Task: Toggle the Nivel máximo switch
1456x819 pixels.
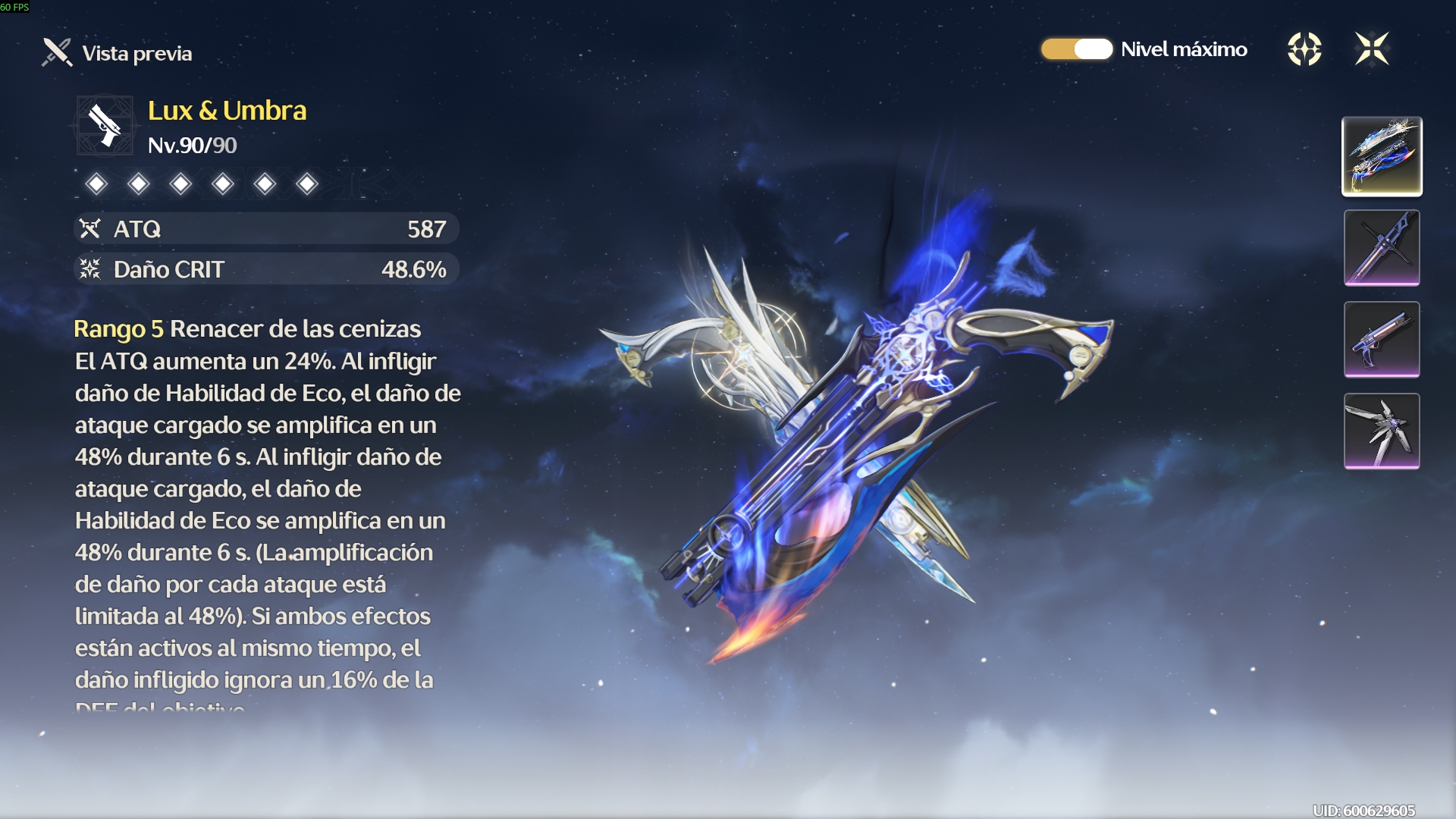Action: (x=1076, y=49)
